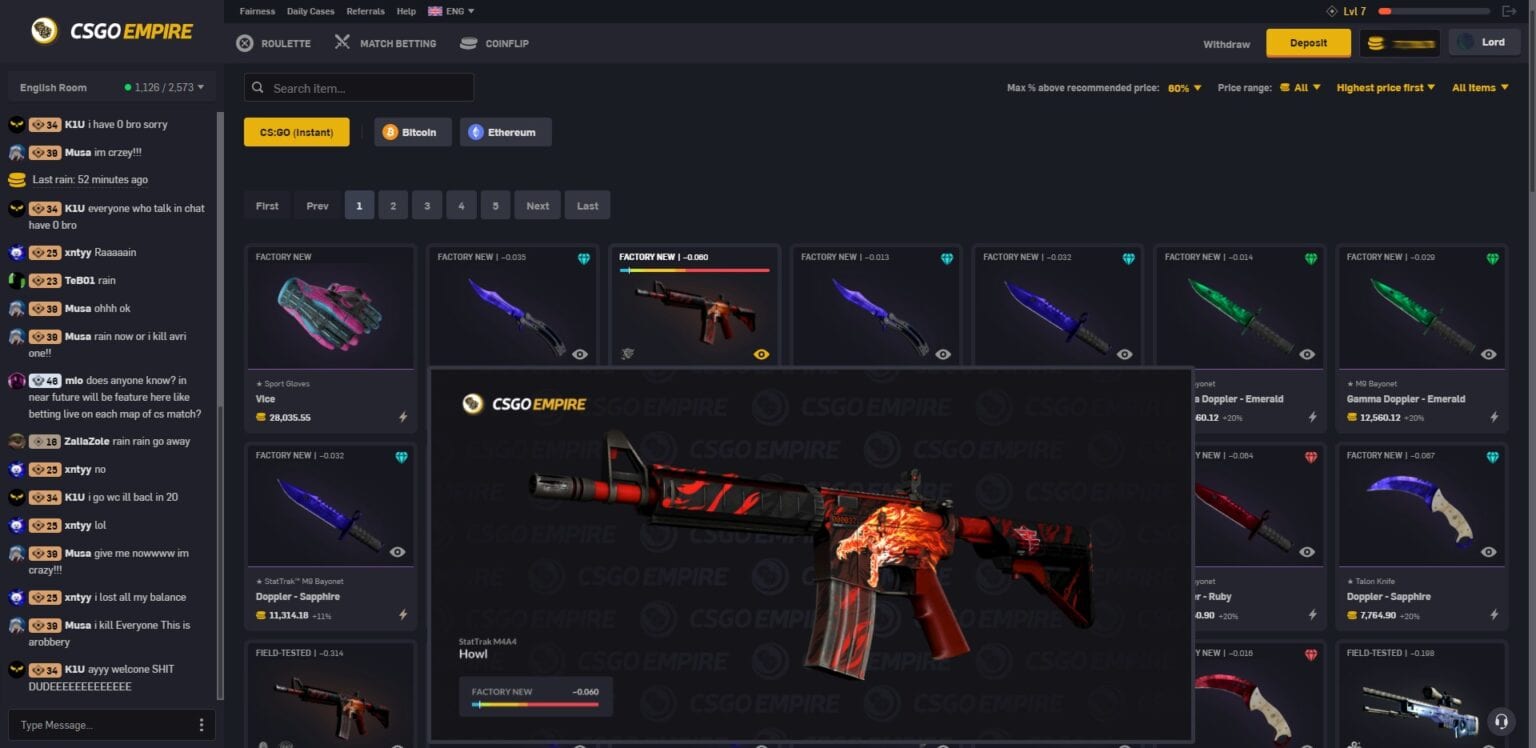The width and height of the screenshot is (1536, 748).
Task: Select the Bitcoin payment filter
Action: [x=412, y=131]
